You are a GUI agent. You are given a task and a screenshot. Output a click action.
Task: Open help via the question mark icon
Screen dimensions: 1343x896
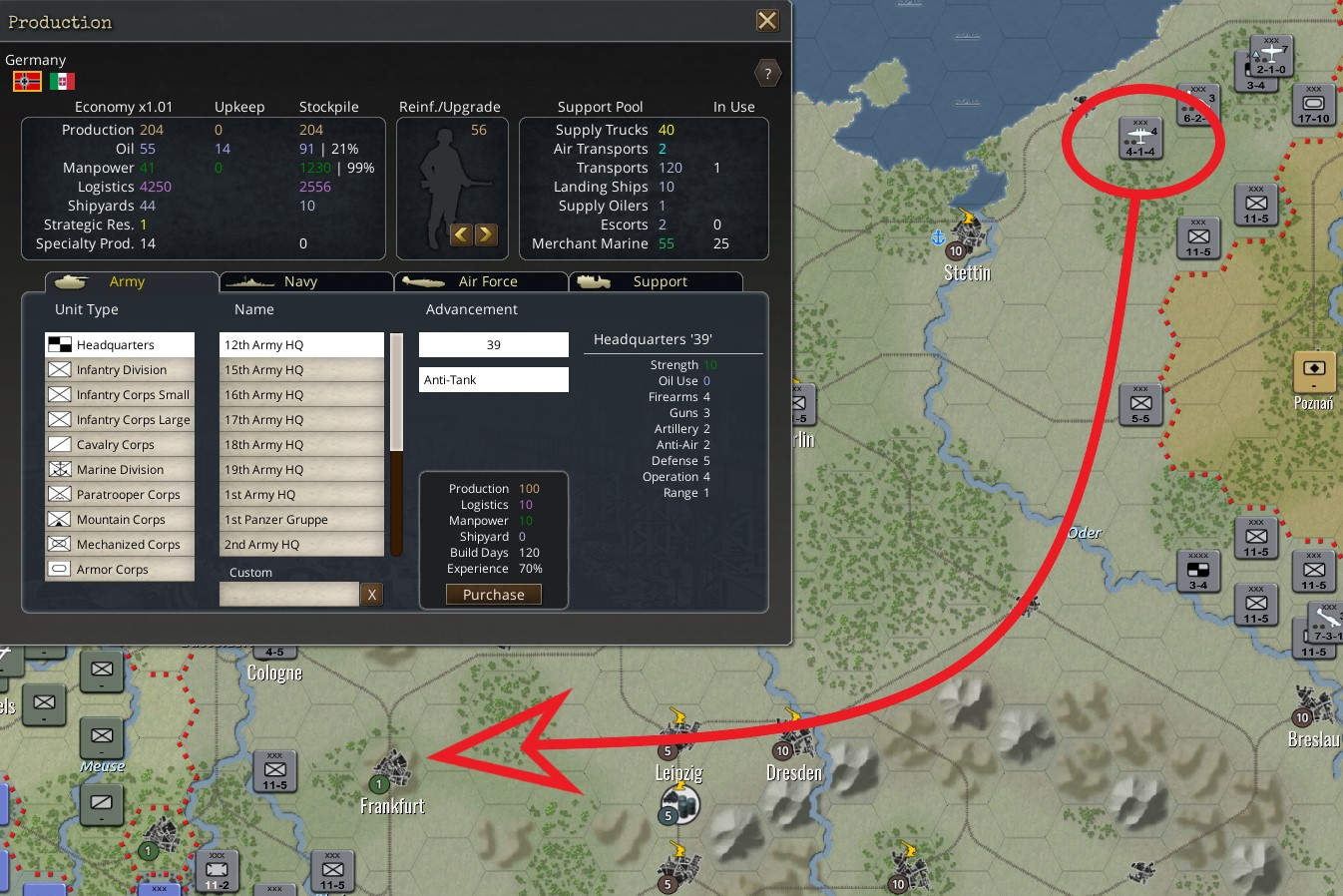tap(767, 72)
